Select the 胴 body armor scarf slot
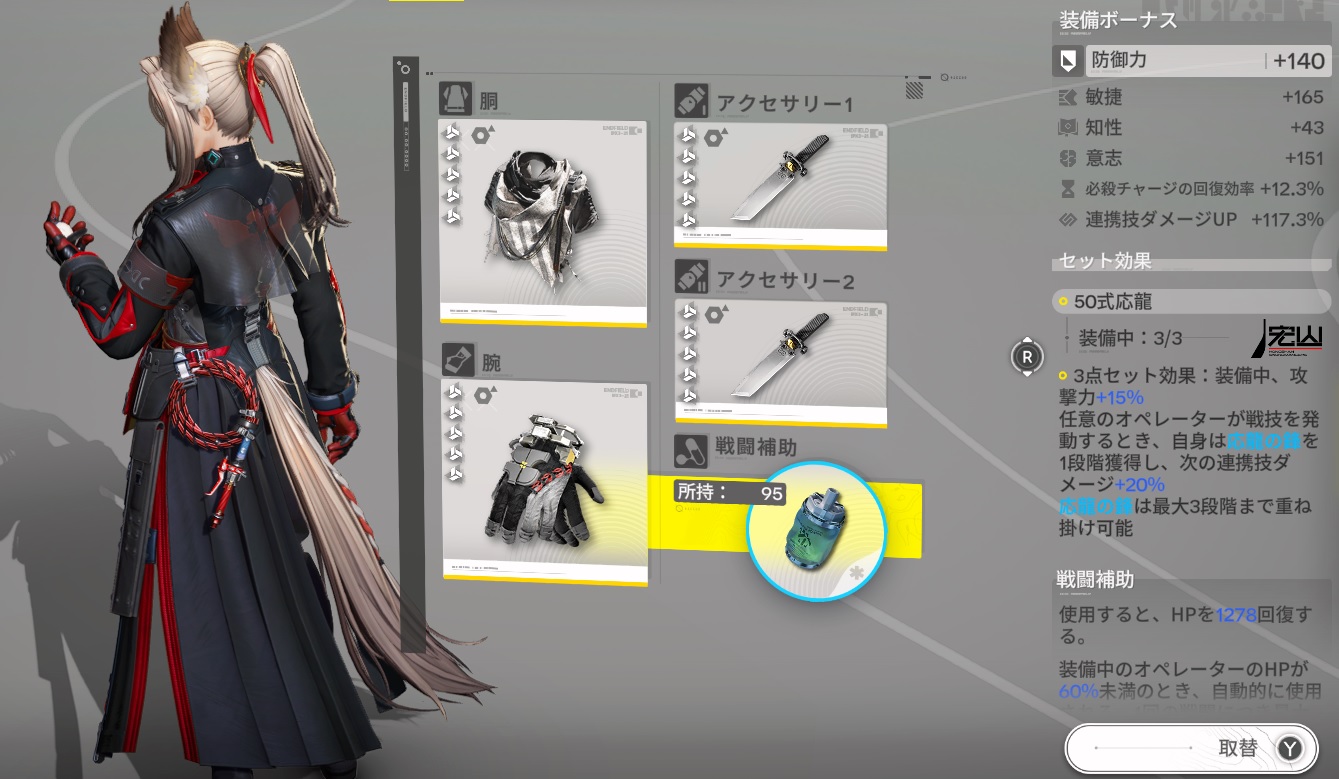The image size is (1339, 779). (543, 222)
